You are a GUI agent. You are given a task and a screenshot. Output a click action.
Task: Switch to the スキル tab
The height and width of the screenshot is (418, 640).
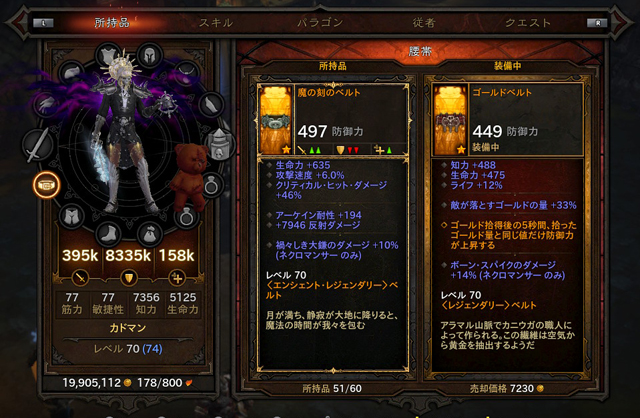point(216,20)
